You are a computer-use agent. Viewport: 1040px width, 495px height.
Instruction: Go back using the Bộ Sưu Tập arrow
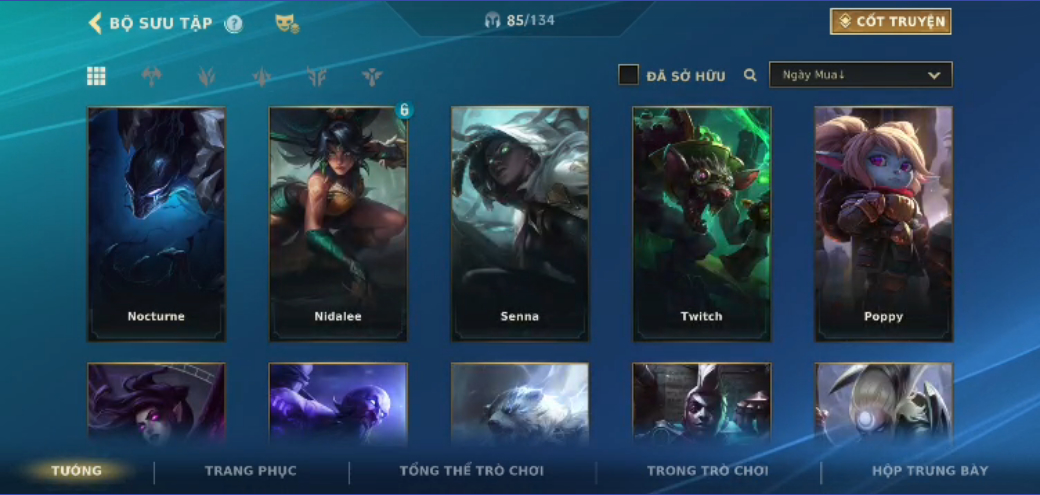point(96,23)
